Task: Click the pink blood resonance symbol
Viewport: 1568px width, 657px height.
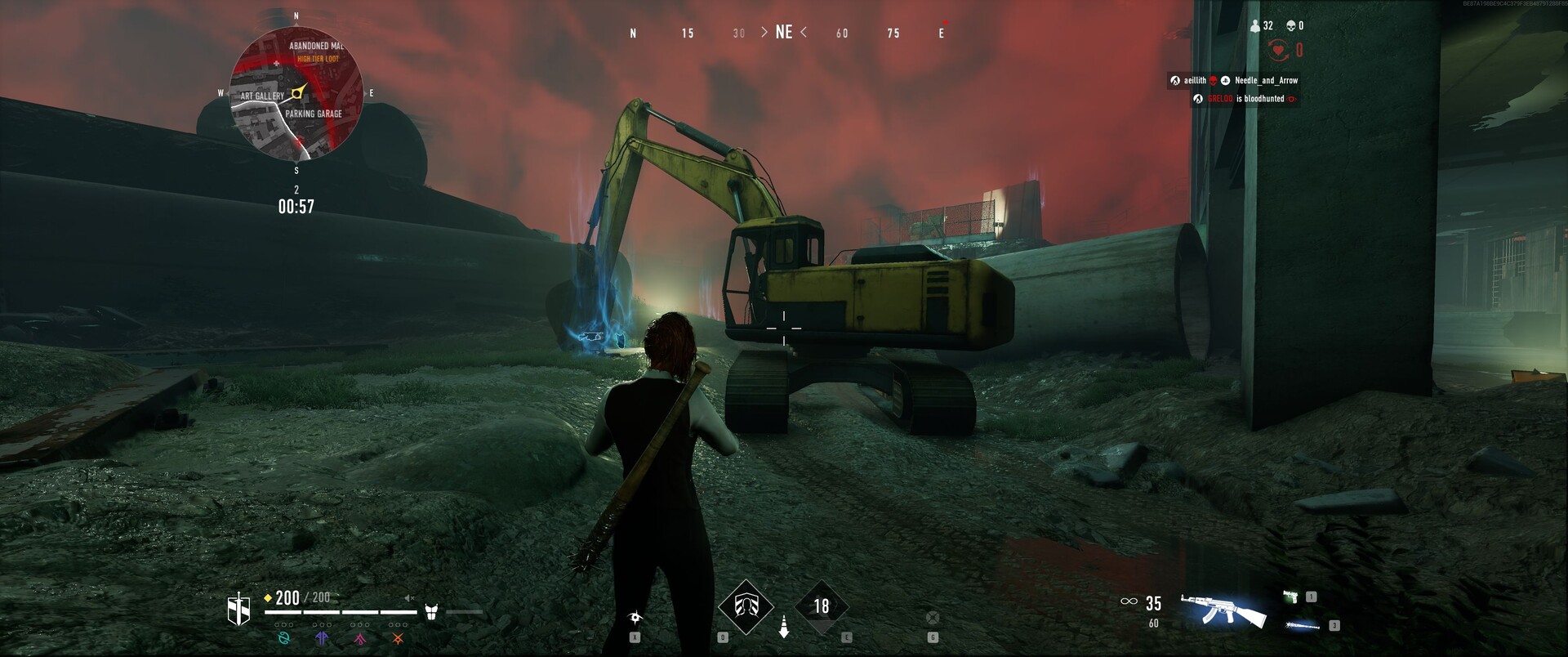Action: (x=359, y=638)
